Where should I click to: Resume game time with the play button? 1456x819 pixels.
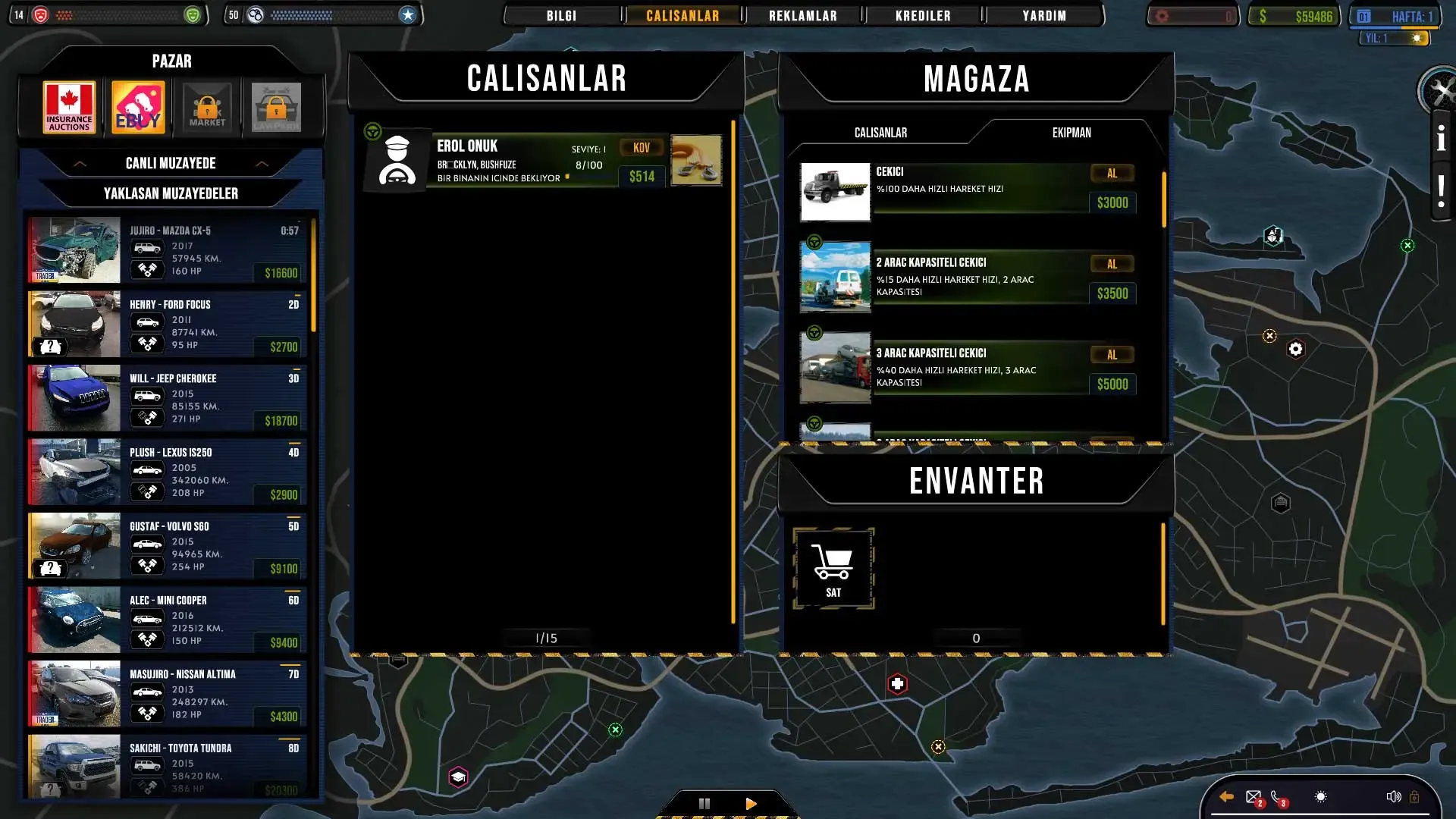tap(751, 804)
